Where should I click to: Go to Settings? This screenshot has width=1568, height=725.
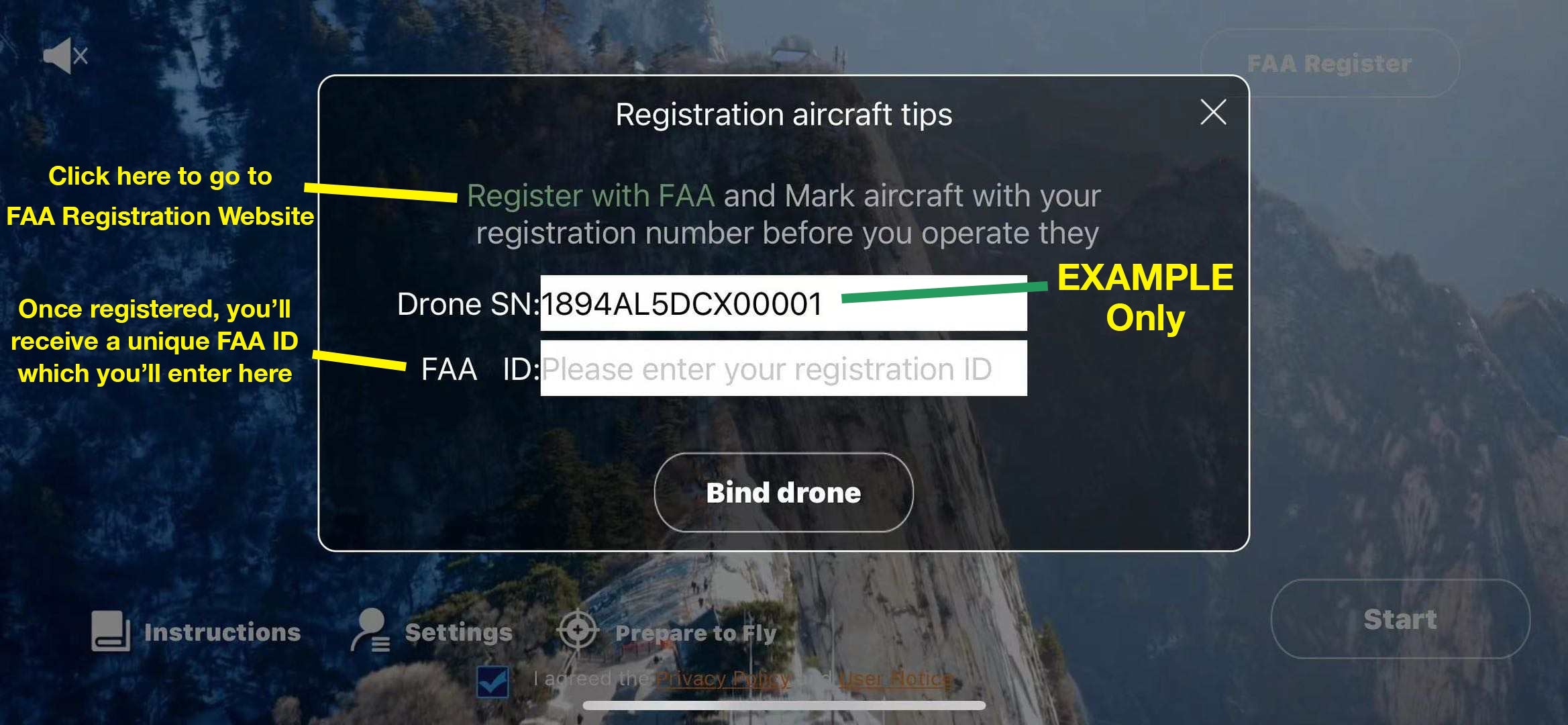point(433,632)
